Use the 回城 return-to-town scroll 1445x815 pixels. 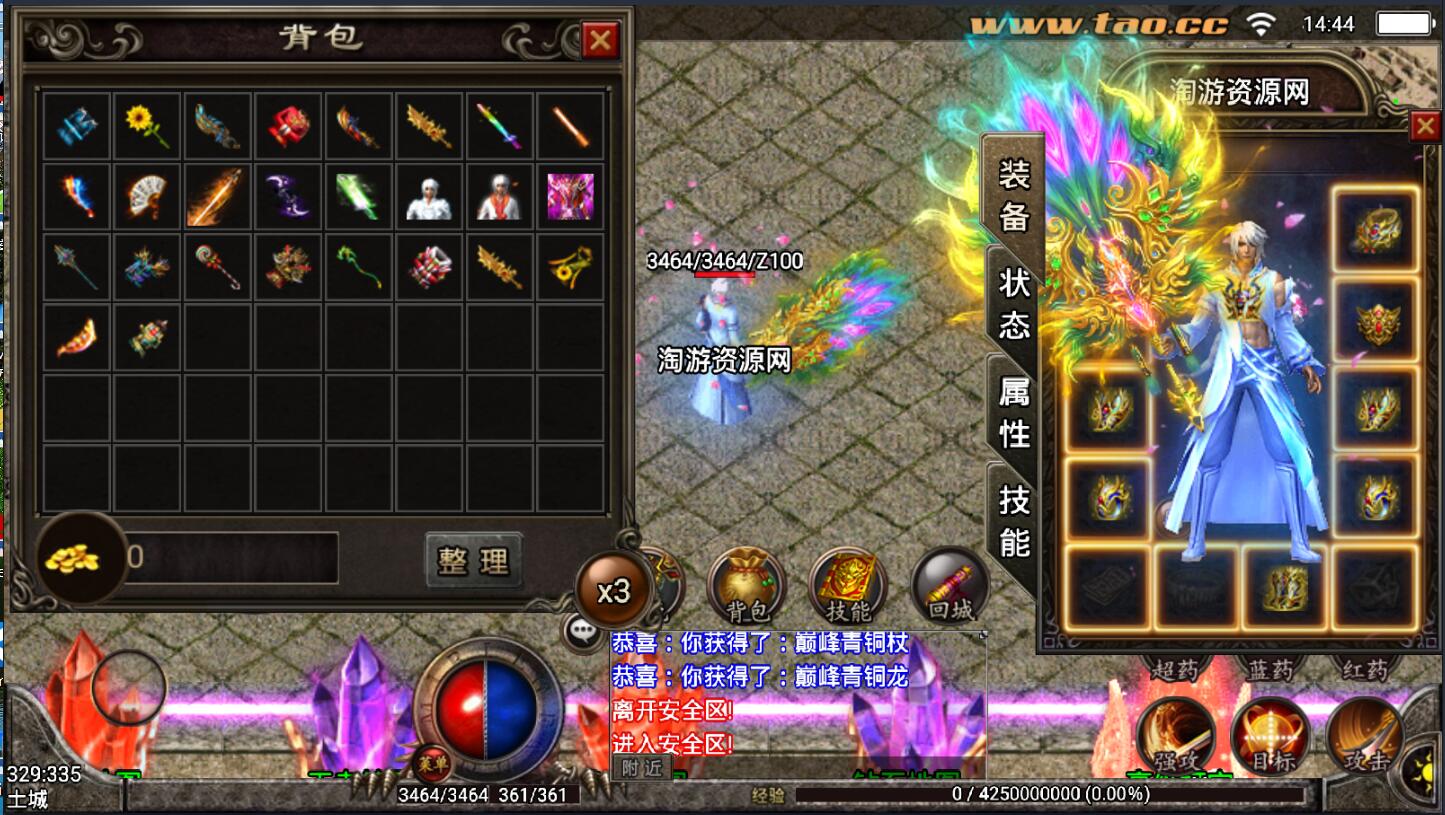(x=950, y=586)
